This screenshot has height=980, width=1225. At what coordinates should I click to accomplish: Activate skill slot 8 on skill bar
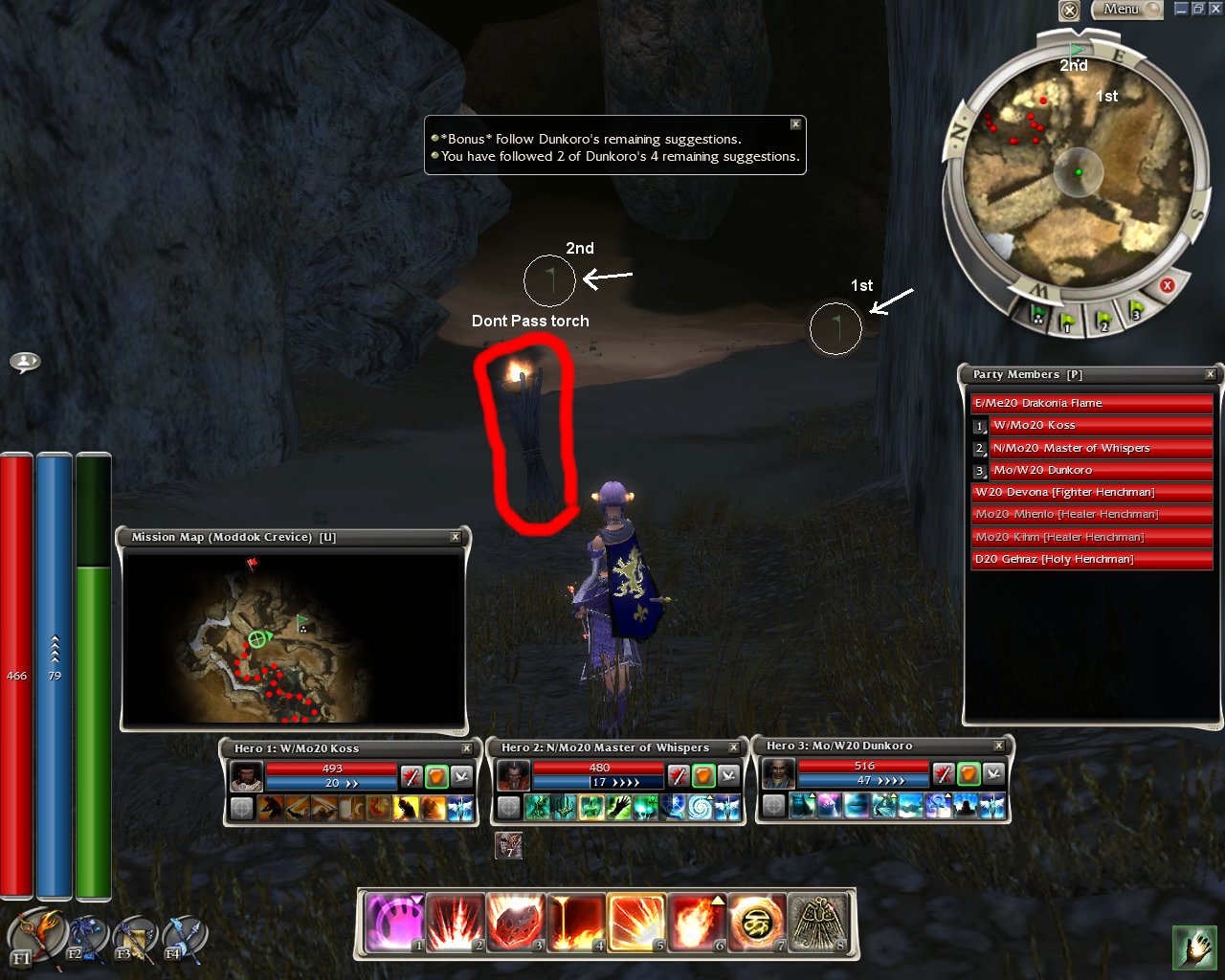coord(818,924)
